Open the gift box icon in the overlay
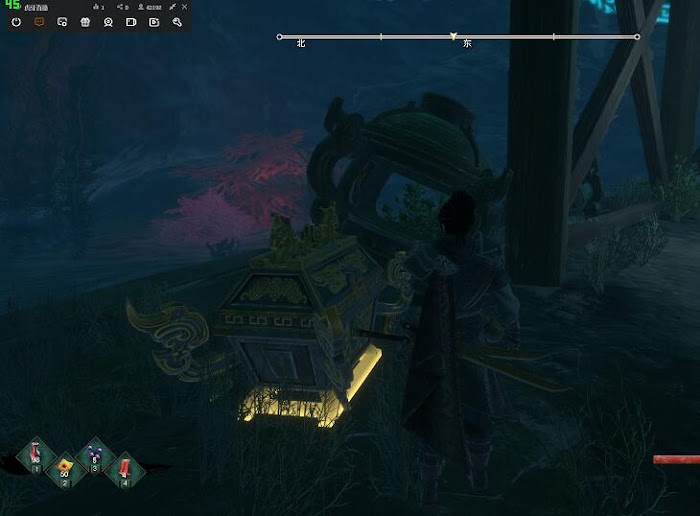 [x=85, y=21]
